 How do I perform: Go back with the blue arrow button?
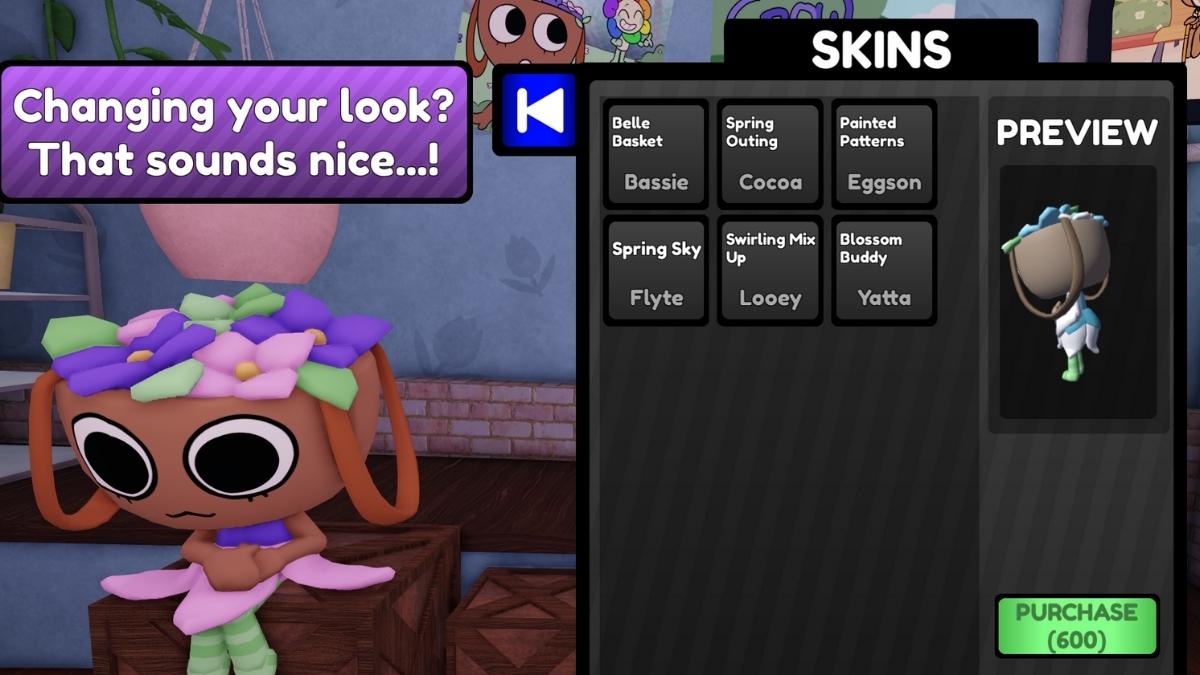click(x=540, y=111)
